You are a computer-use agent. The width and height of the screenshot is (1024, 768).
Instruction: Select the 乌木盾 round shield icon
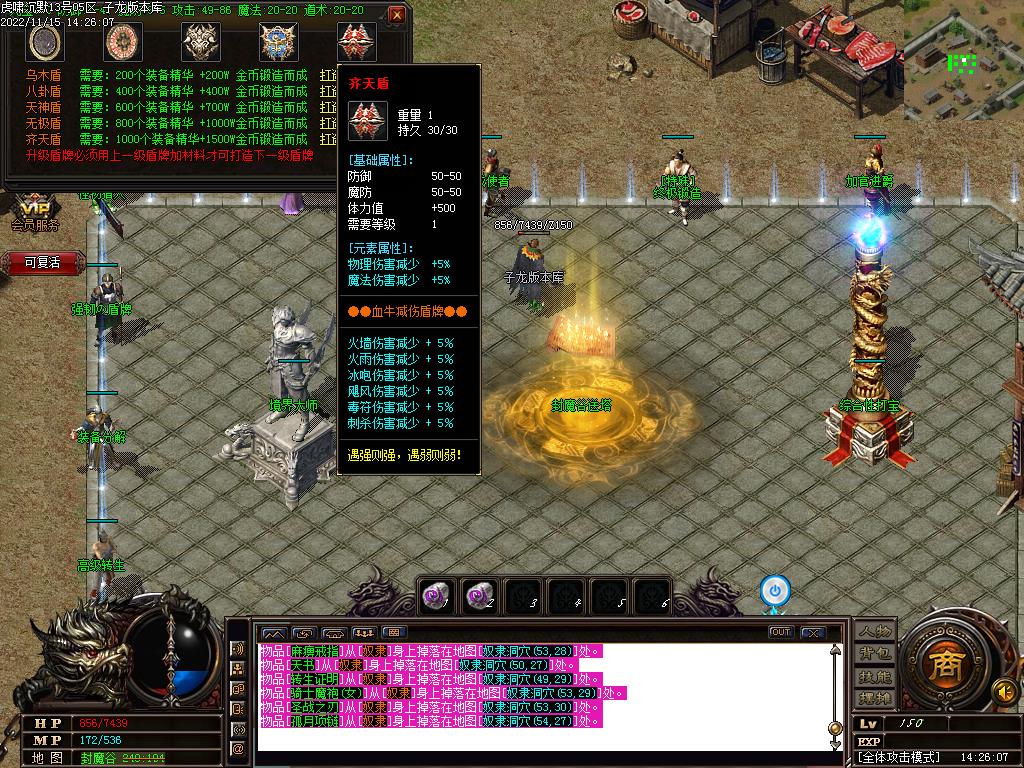(x=45, y=42)
